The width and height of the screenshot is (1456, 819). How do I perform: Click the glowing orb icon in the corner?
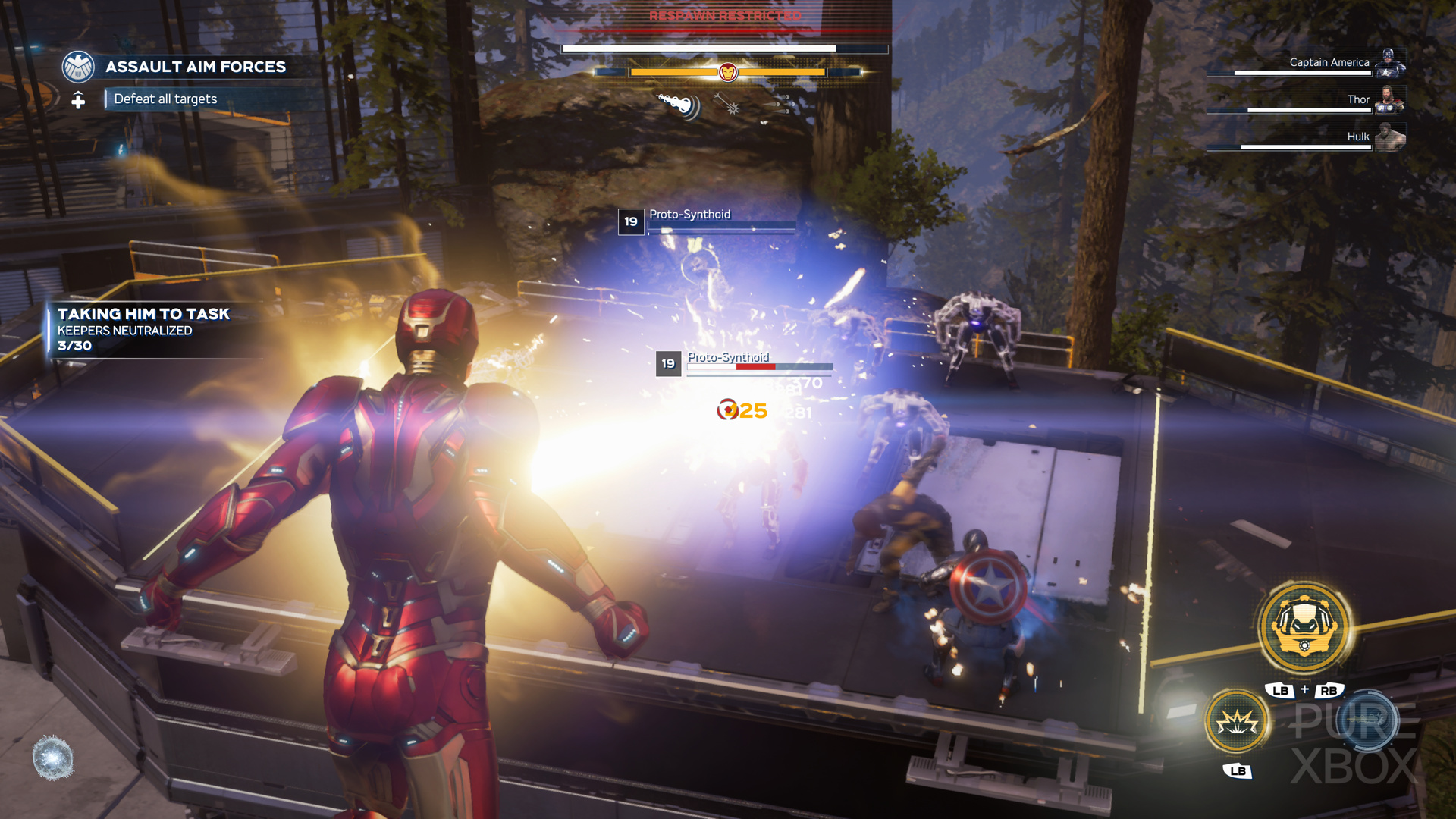pos(53,758)
